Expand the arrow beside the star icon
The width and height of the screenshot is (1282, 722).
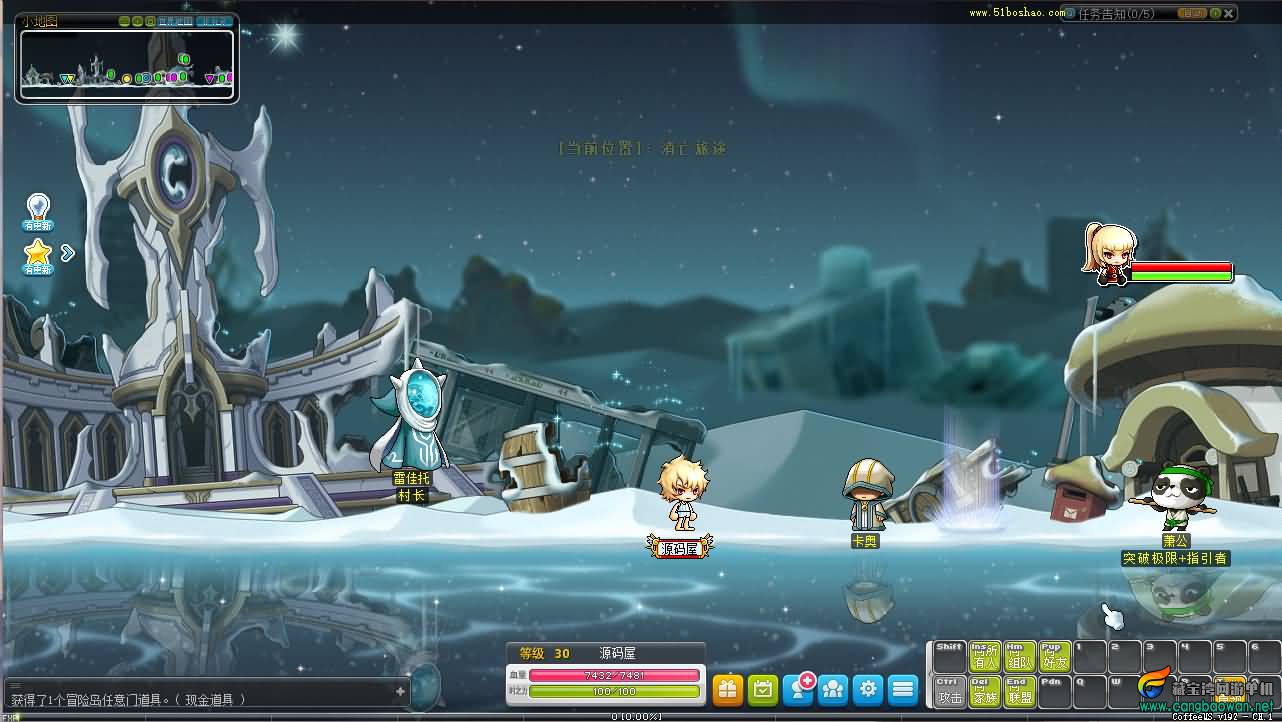pos(68,253)
